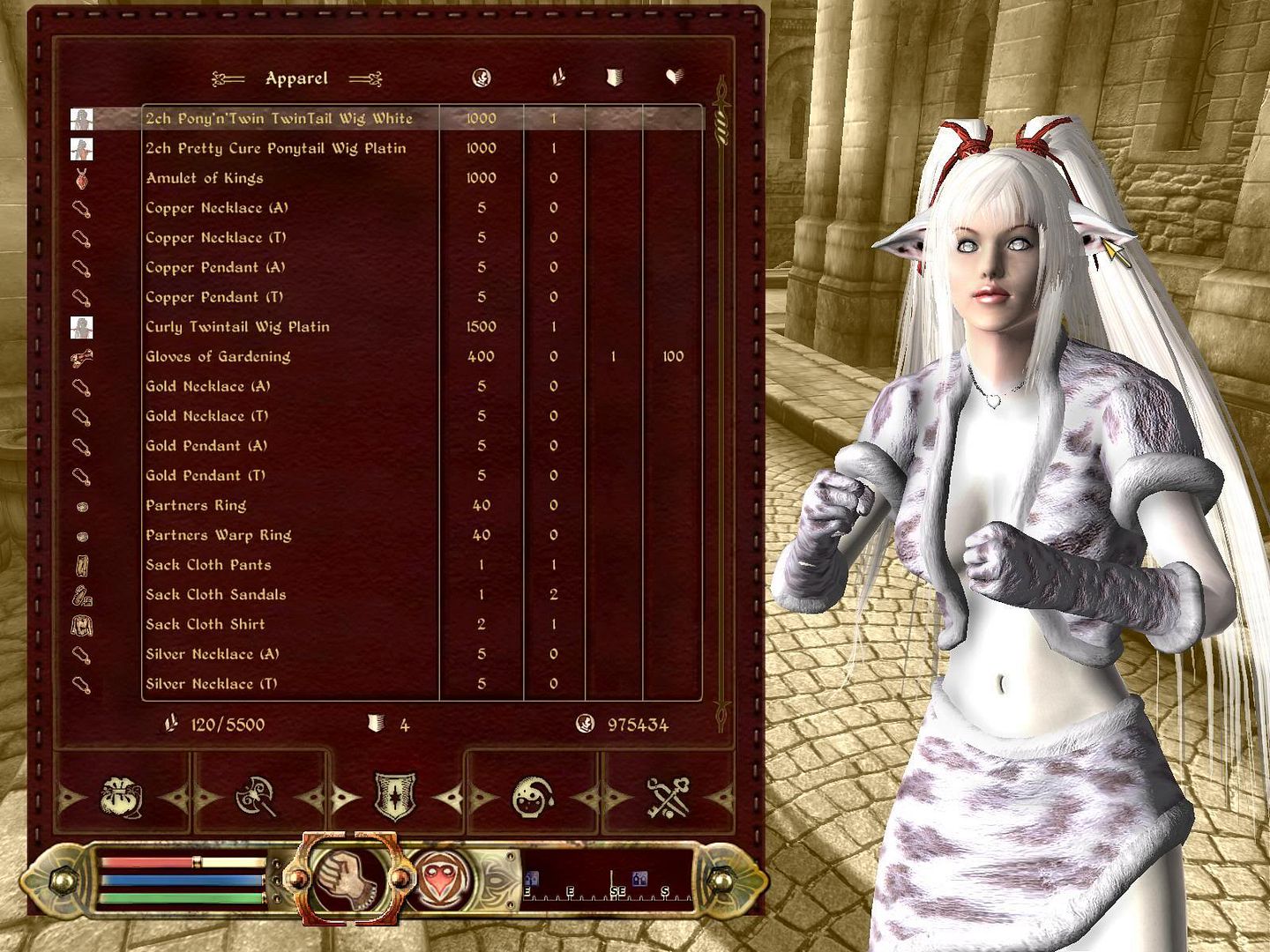The width and height of the screenshot is (1270, 952).
Task: Select the 2ch Pony'n'Twin TwinTail Wig White
Action: [x=279, y=118]
